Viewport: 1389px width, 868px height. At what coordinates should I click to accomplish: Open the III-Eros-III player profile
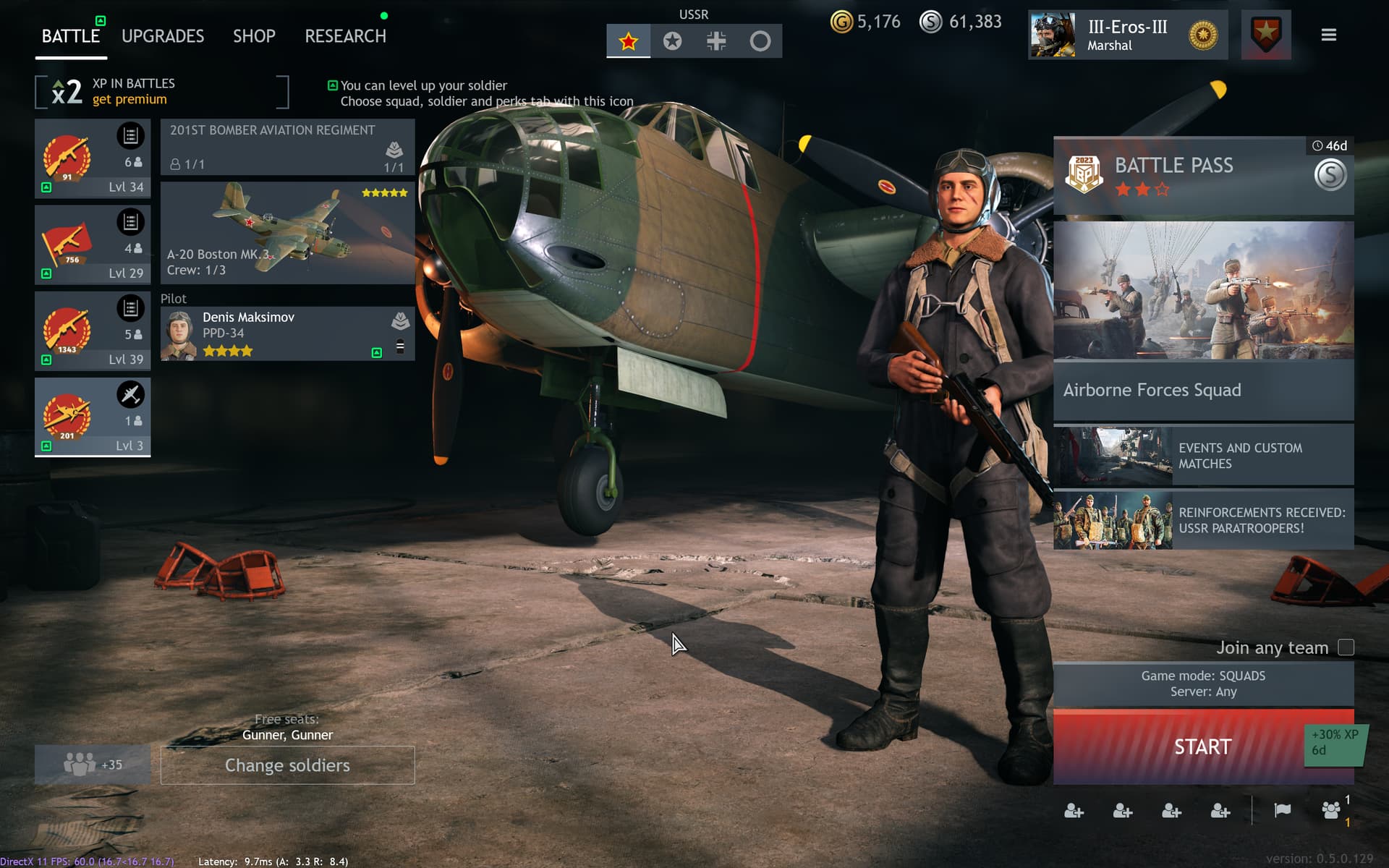[1127, 35]
